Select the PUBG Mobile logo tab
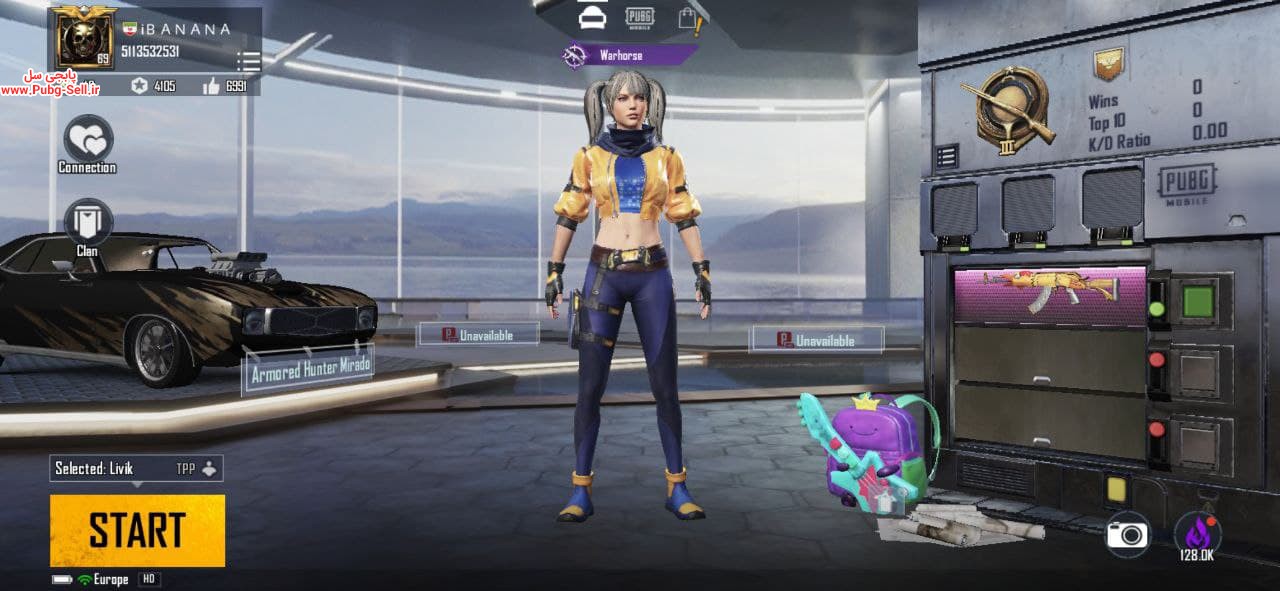 [640, 17]
